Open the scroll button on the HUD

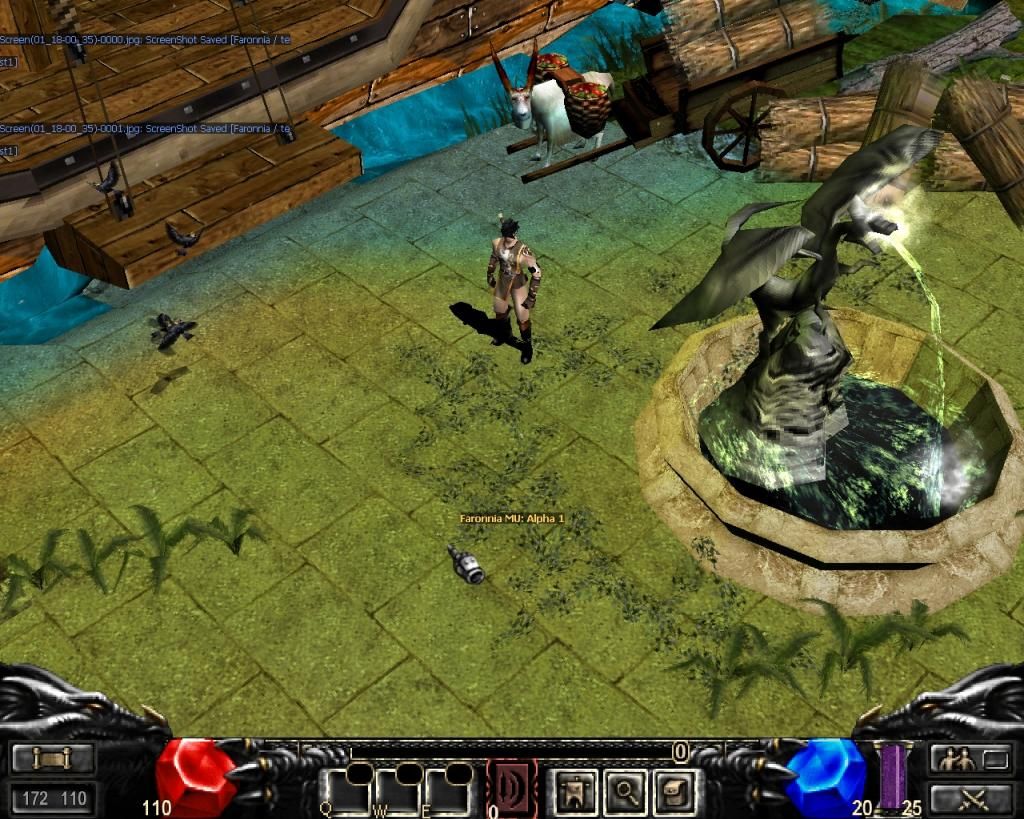coord(53,759)
